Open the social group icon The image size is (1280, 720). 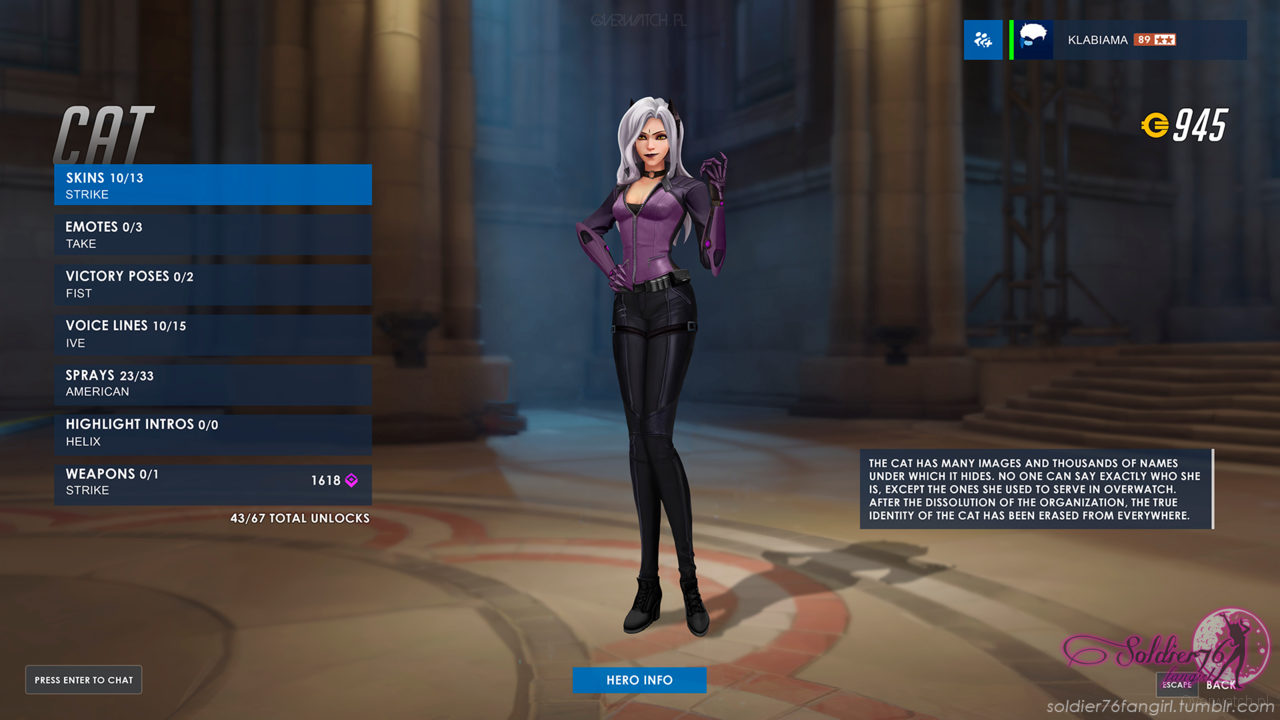click(x=983, y=40)
